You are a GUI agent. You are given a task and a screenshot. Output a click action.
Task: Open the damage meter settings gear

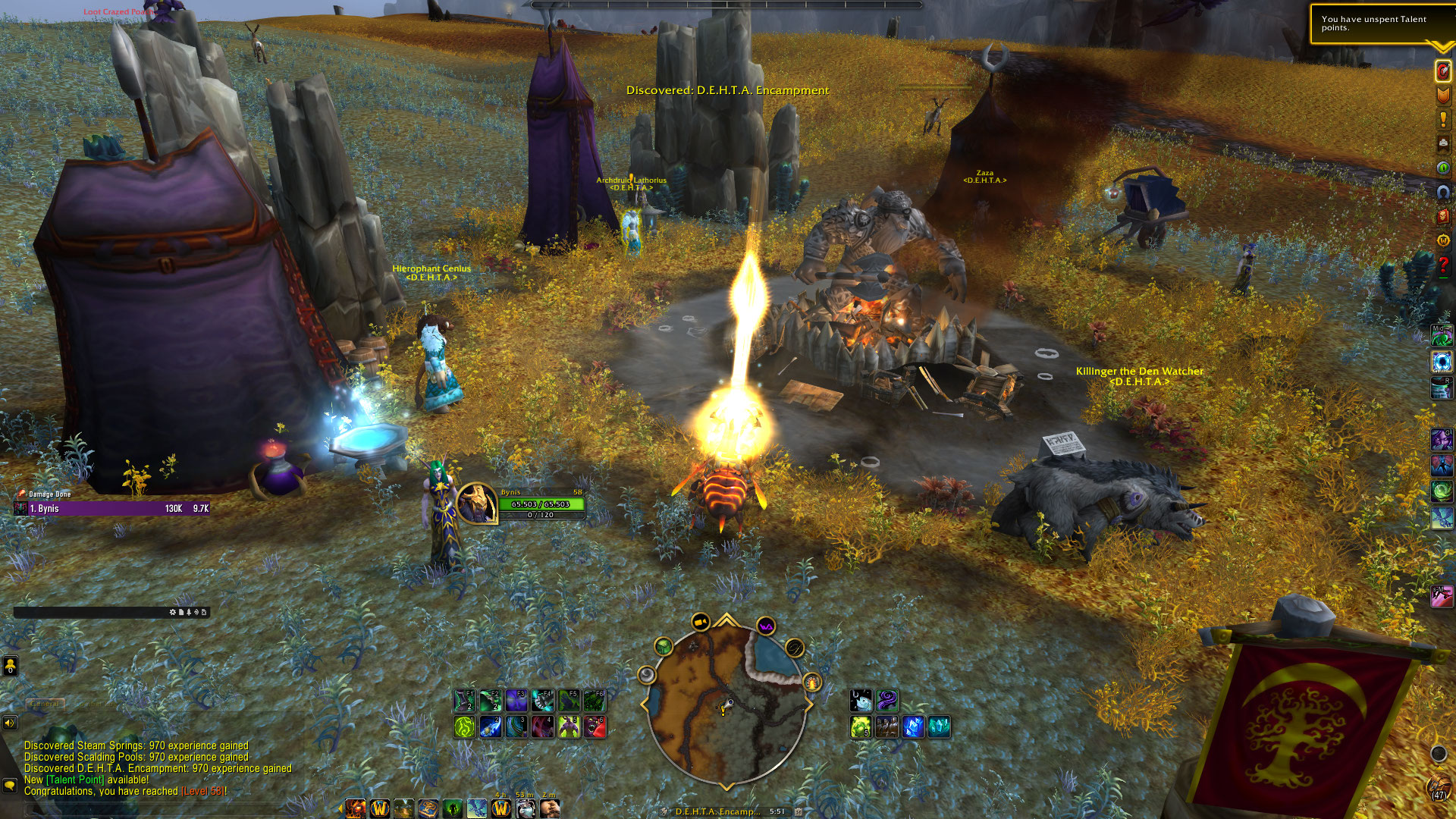(172, 612)
